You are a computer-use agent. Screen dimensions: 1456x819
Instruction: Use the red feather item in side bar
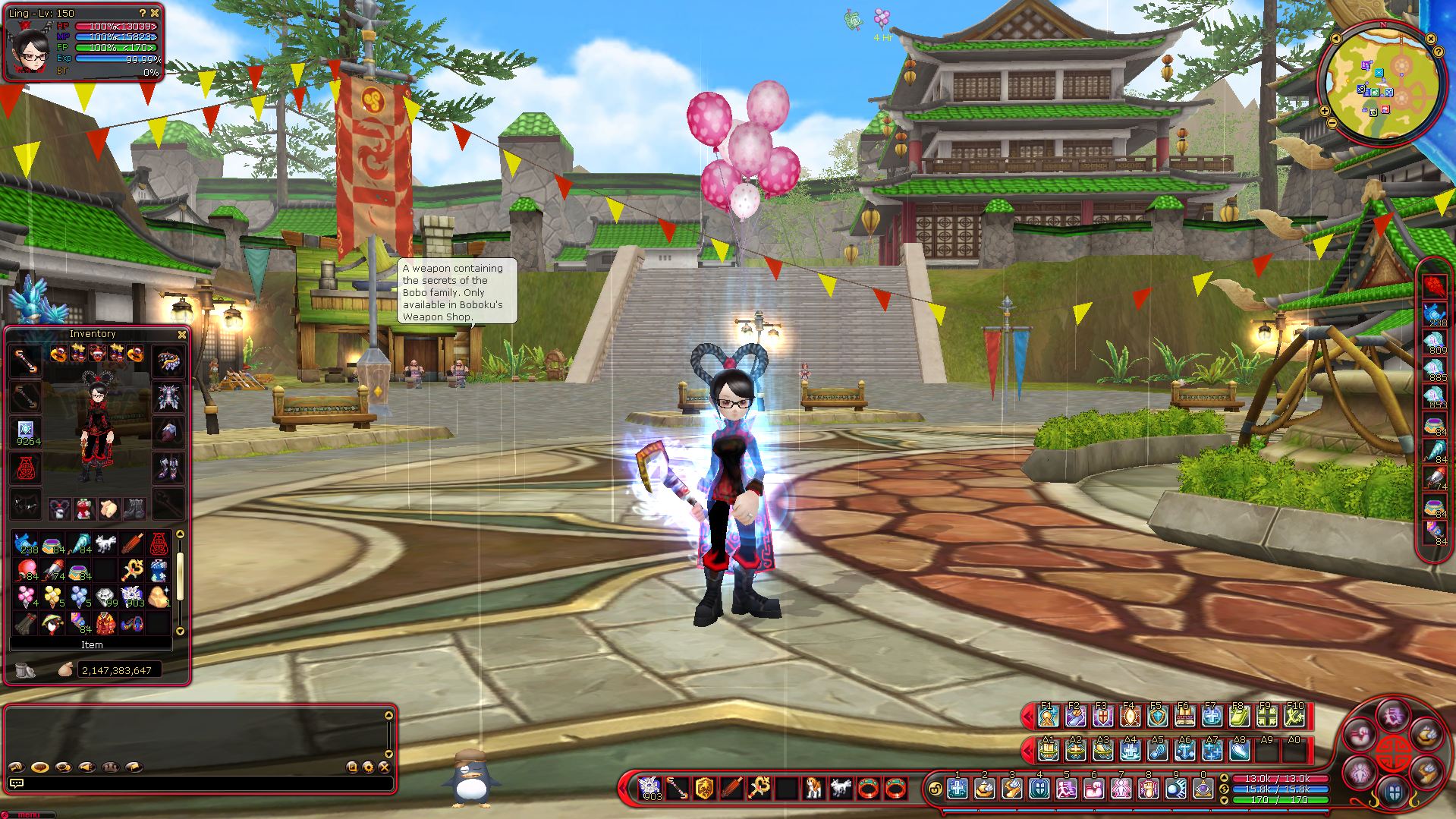(1434, 286)
